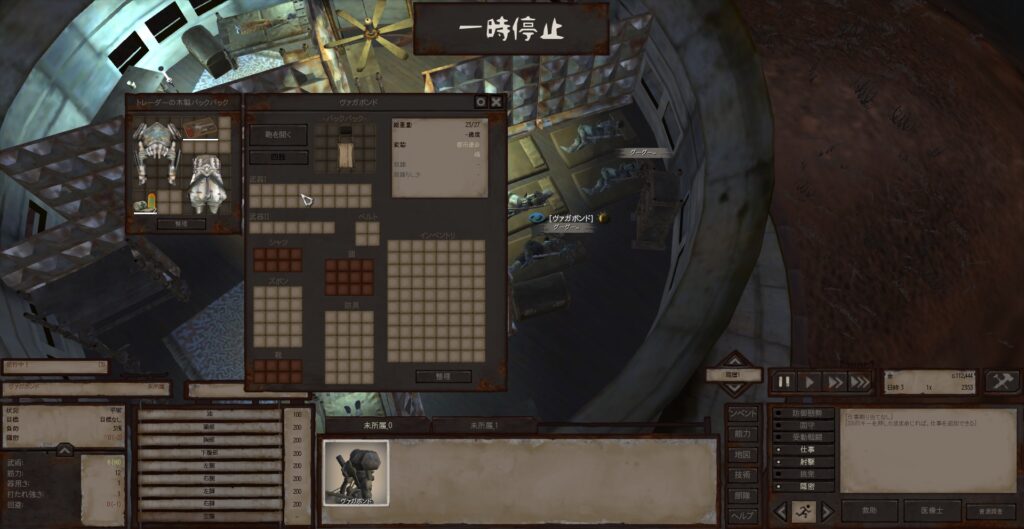Open the ヘルプ (help) menu

click(742, 515)
